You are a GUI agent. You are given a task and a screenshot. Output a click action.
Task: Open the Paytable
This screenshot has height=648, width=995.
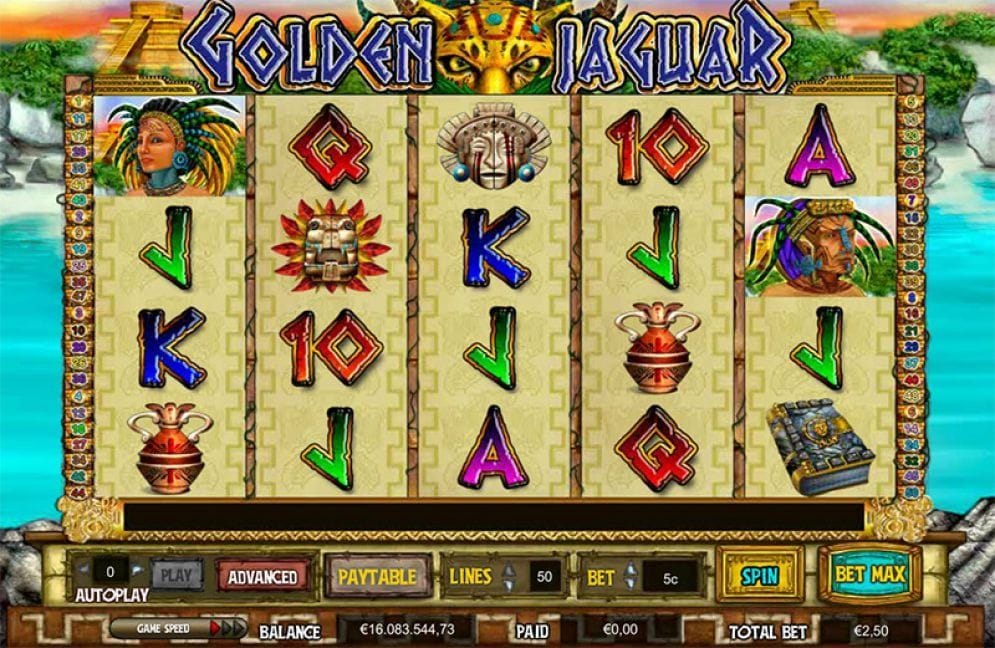click(377, 576)
